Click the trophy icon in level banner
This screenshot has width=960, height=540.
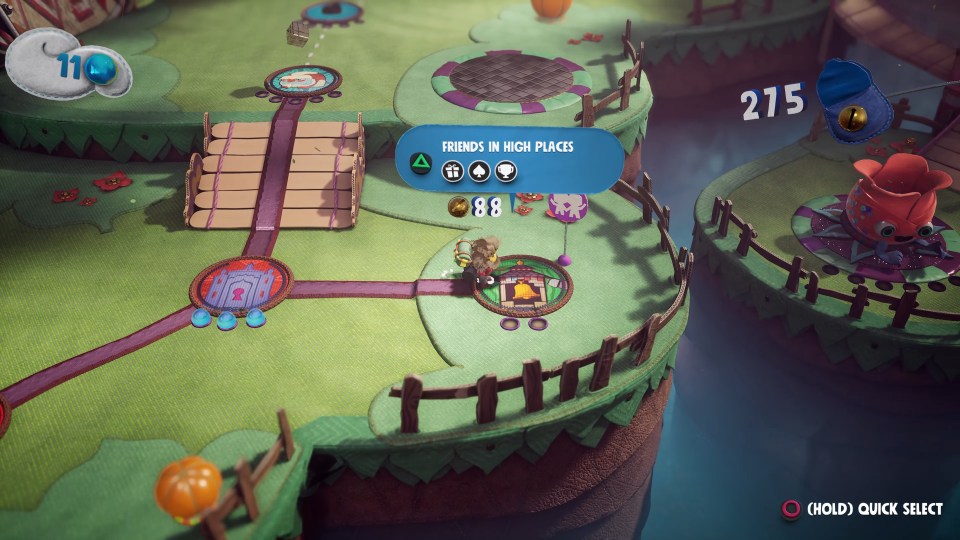[x=507, y=169]
